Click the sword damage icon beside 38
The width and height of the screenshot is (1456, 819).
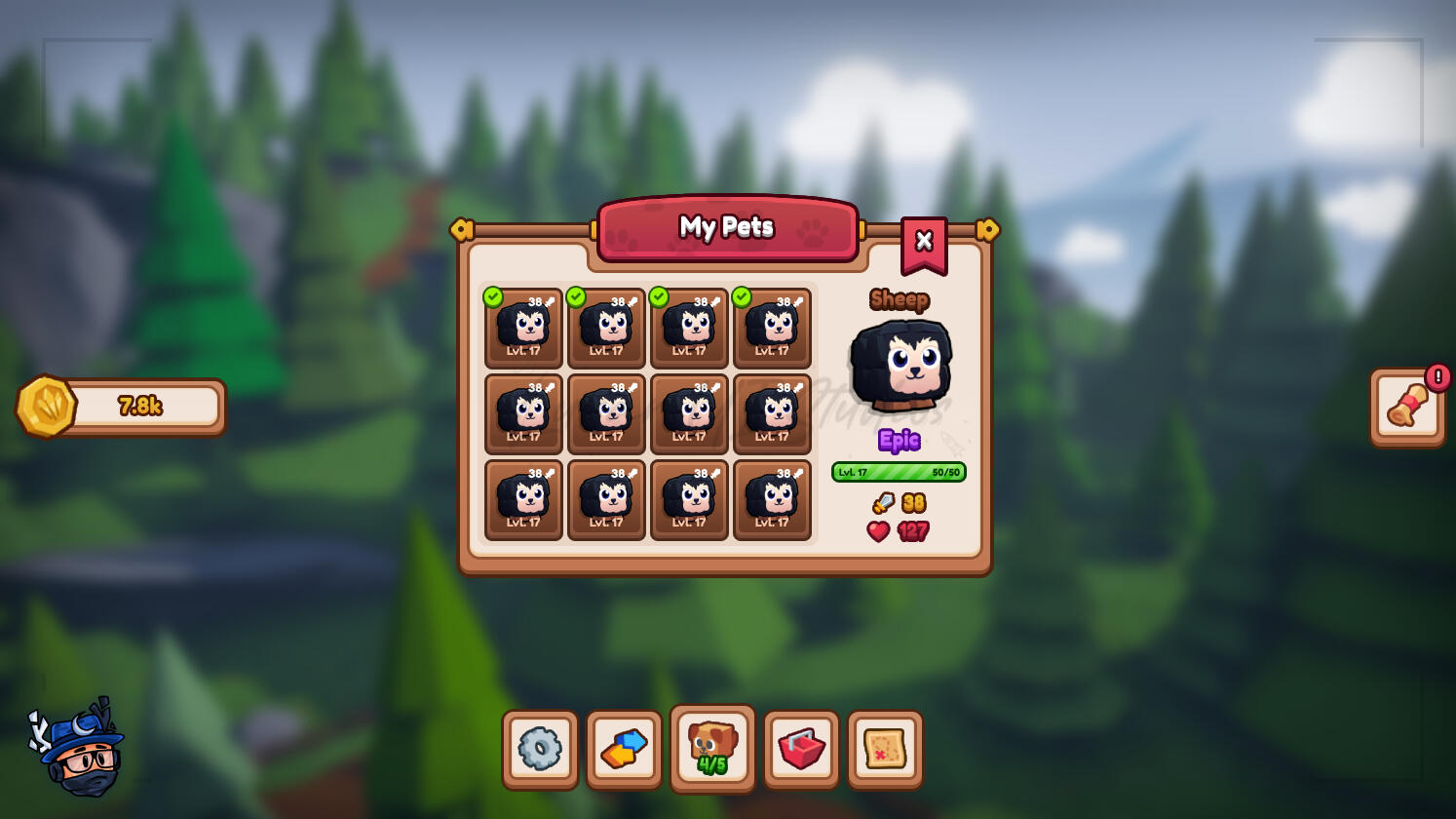click(x=883, y=504)
